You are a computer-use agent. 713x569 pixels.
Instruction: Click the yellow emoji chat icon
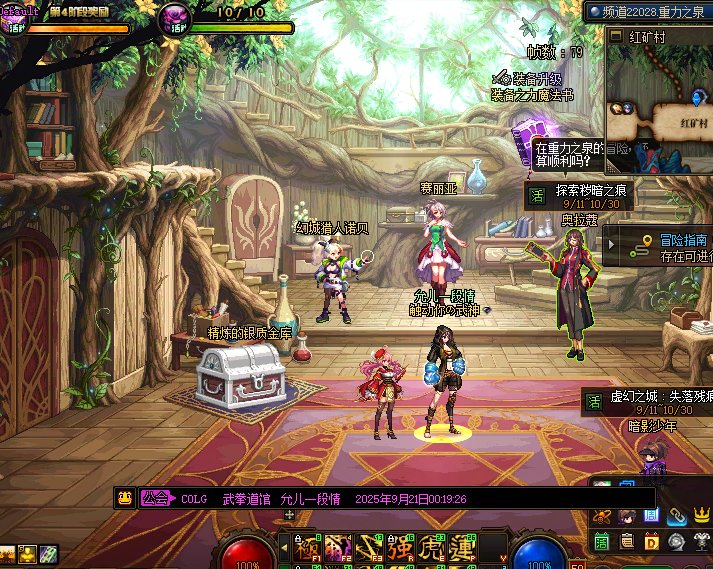tap(125, 498)
